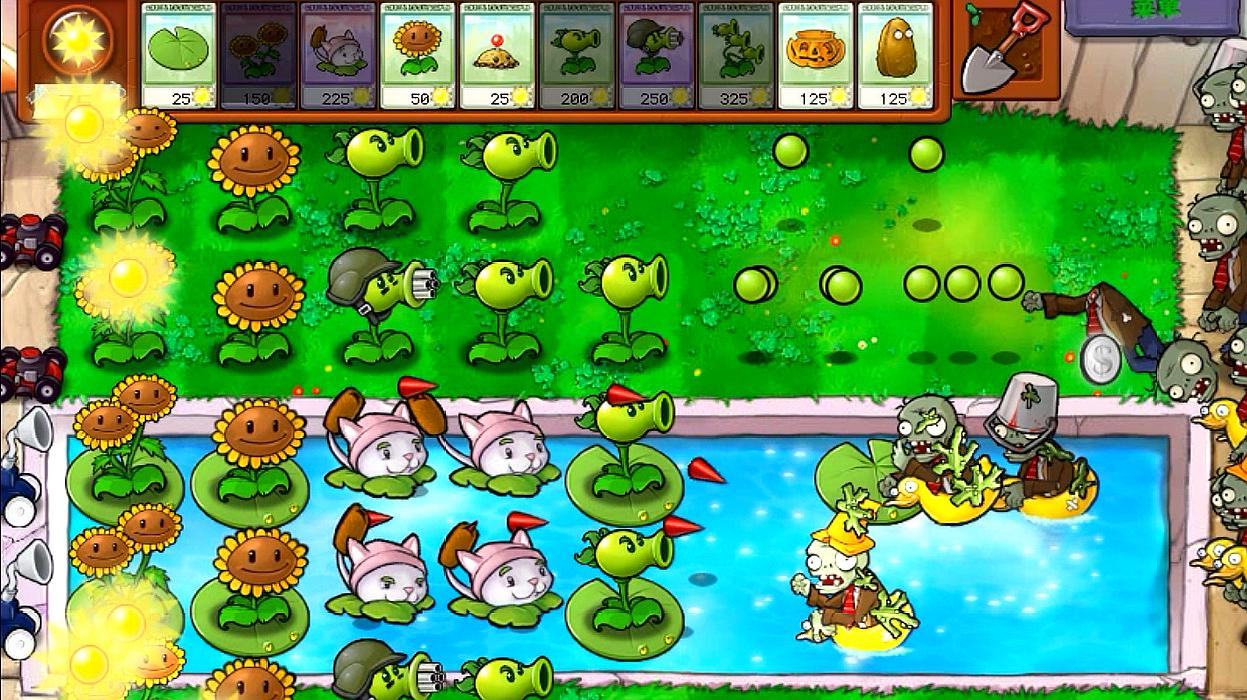The height and width of the screenshot is (700, 1247).
Task: Choose the Twin Sunflower seed packet
Action: click(x=258, y=55)
